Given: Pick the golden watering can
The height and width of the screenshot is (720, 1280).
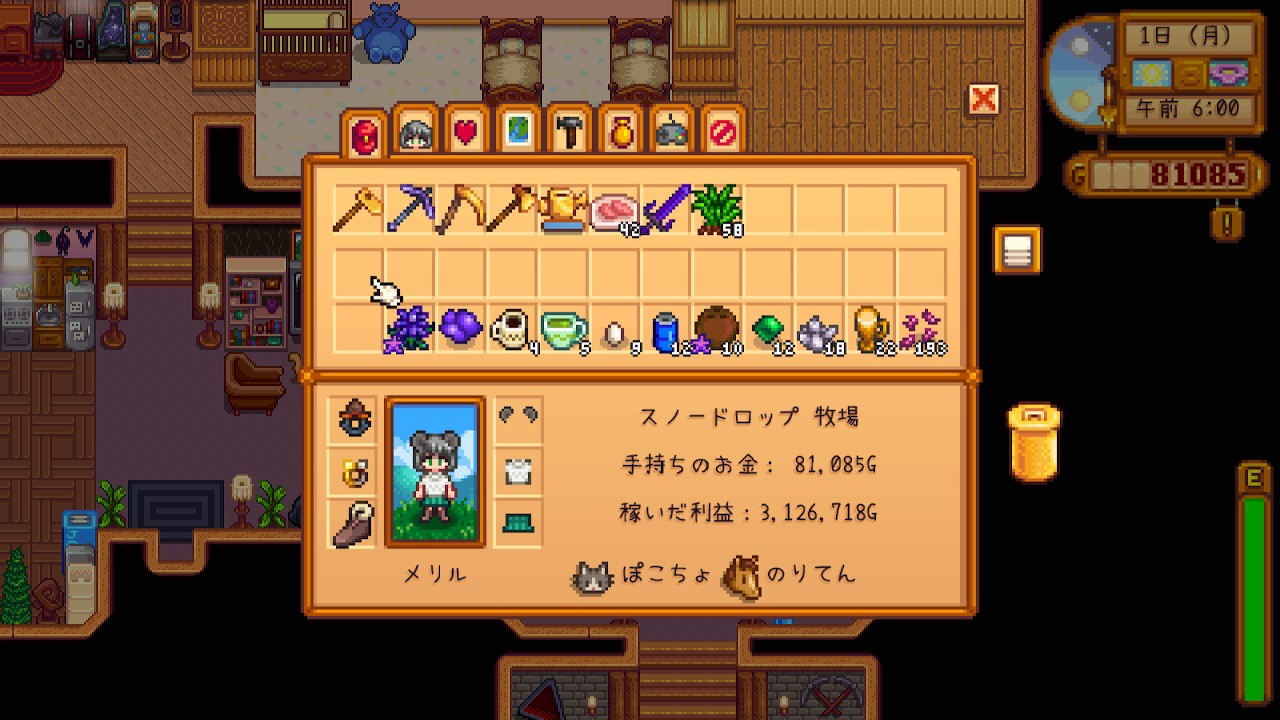Looking at the screenshot, I should (x=563, y=209).
